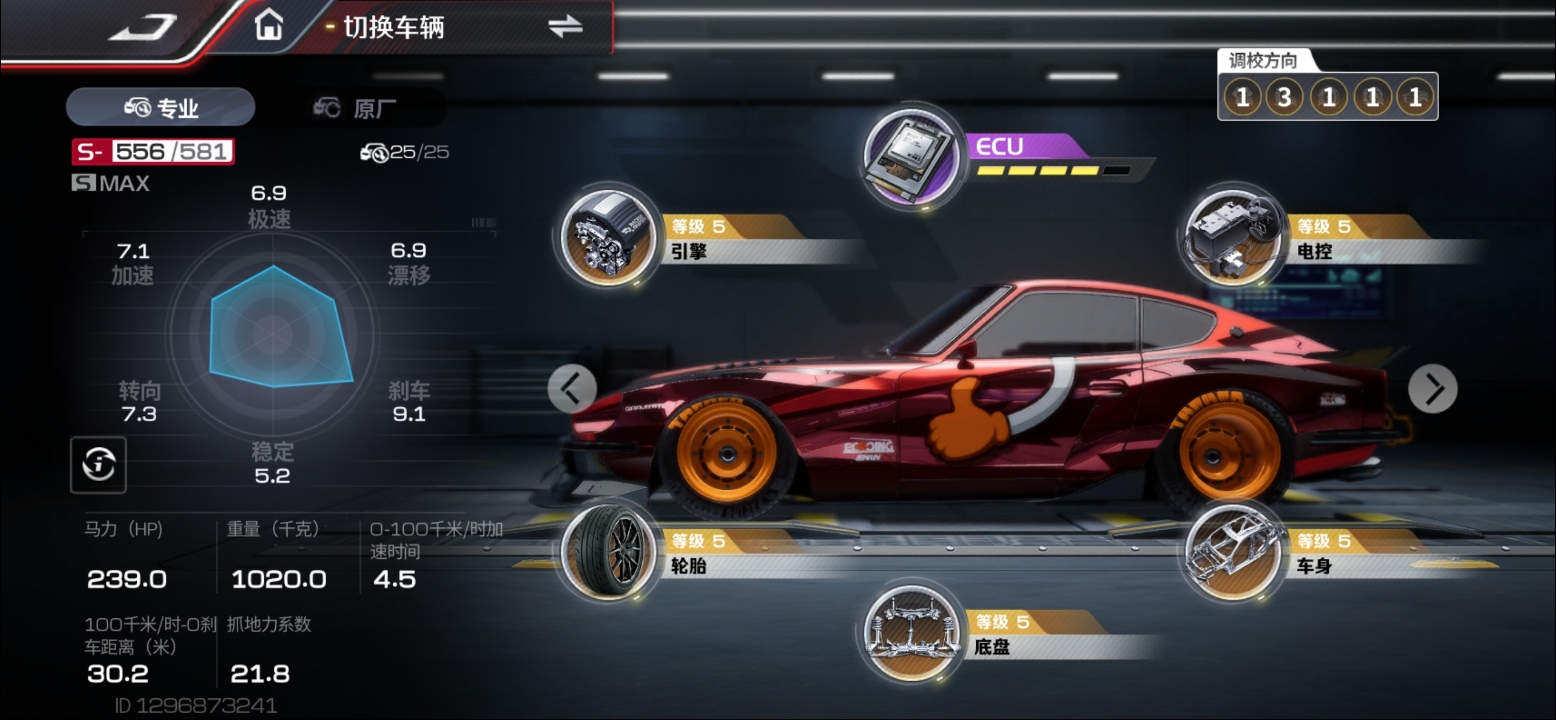The height and width of the screenshot is (720, 1556).
Task: Show the previous car with left arrow
Action: coord(572,388)
